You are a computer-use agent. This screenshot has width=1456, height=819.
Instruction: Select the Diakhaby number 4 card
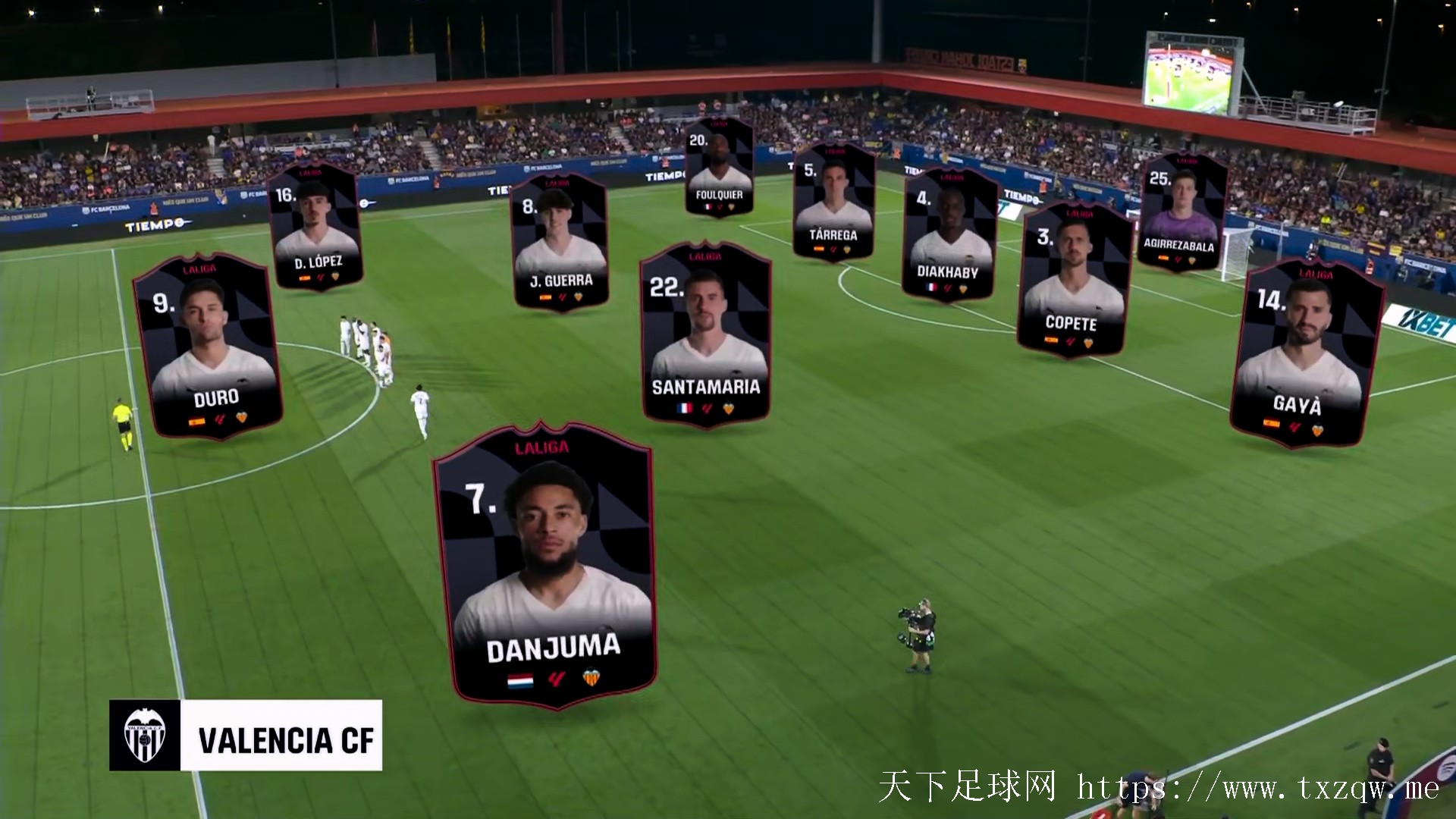(x=949, y=234)
